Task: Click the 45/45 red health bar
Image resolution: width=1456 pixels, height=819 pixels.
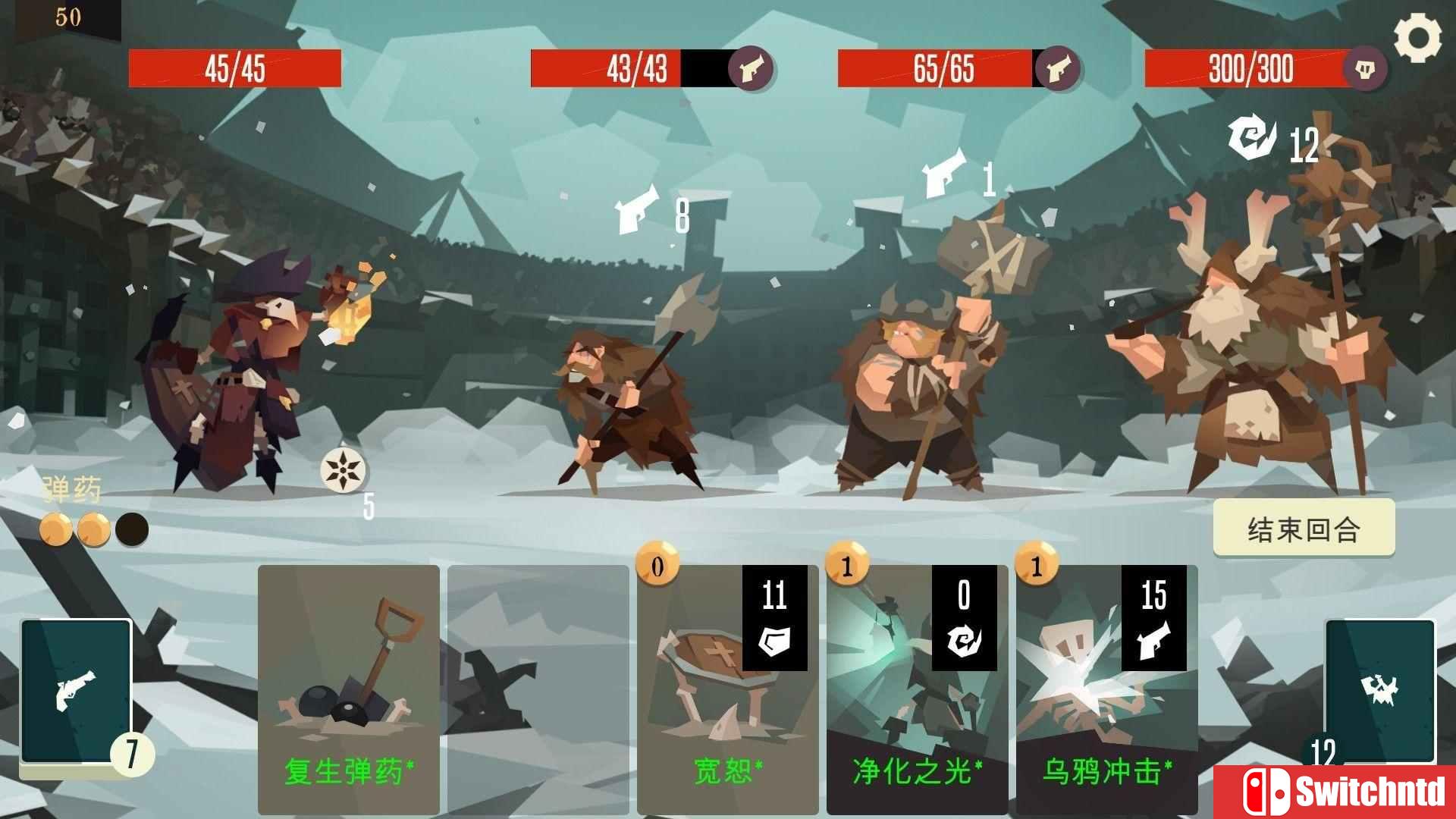Action: click(235, 68)
